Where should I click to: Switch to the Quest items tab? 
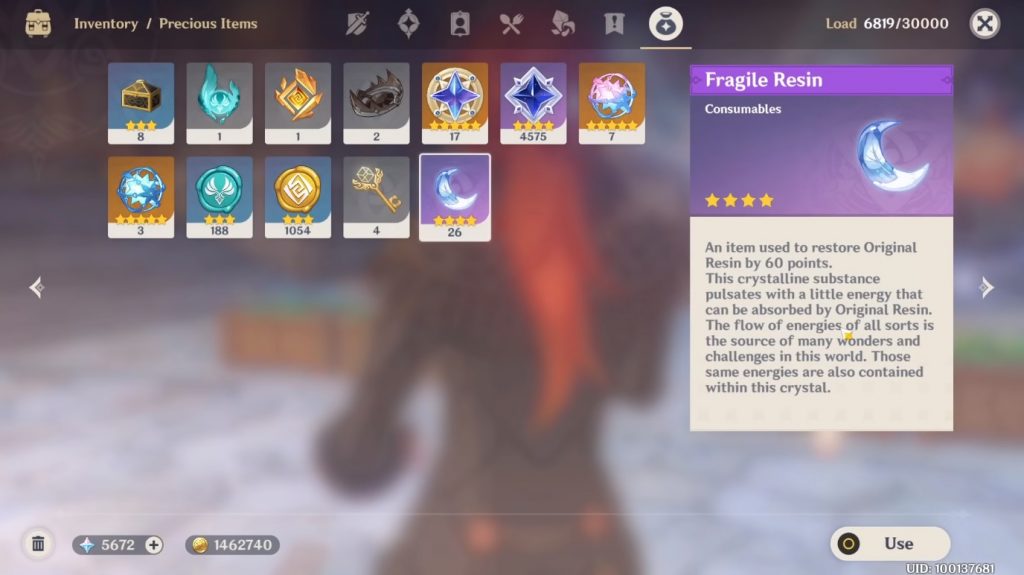[614, 24]
